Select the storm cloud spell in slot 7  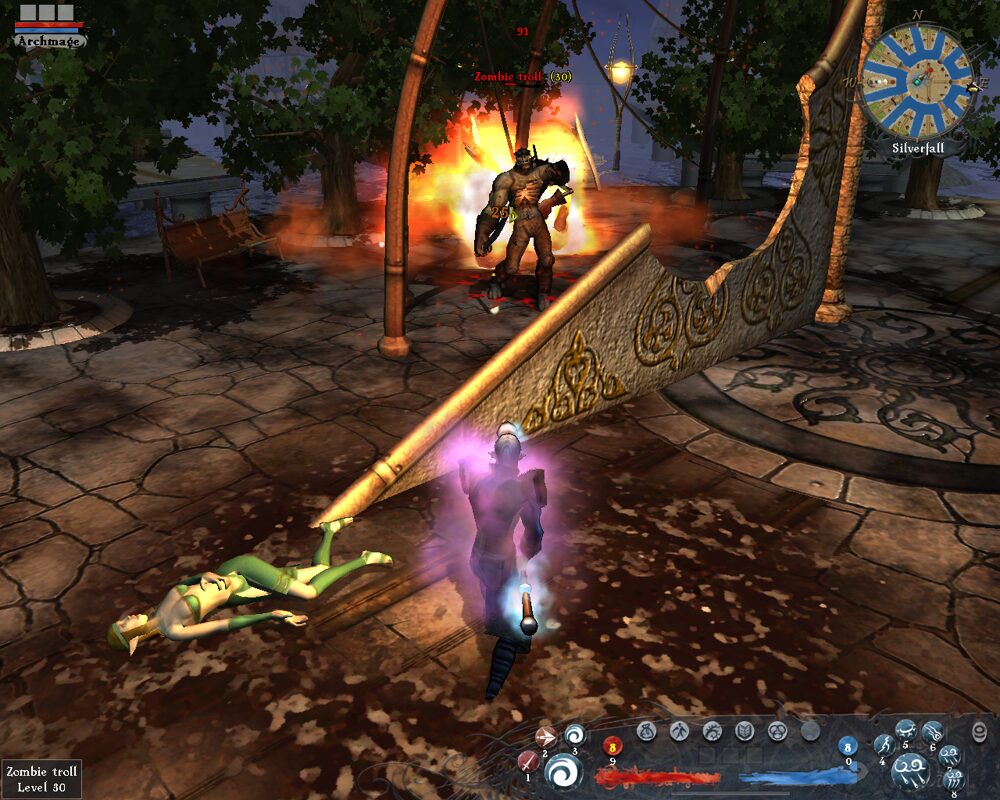(x=949, y=755)
